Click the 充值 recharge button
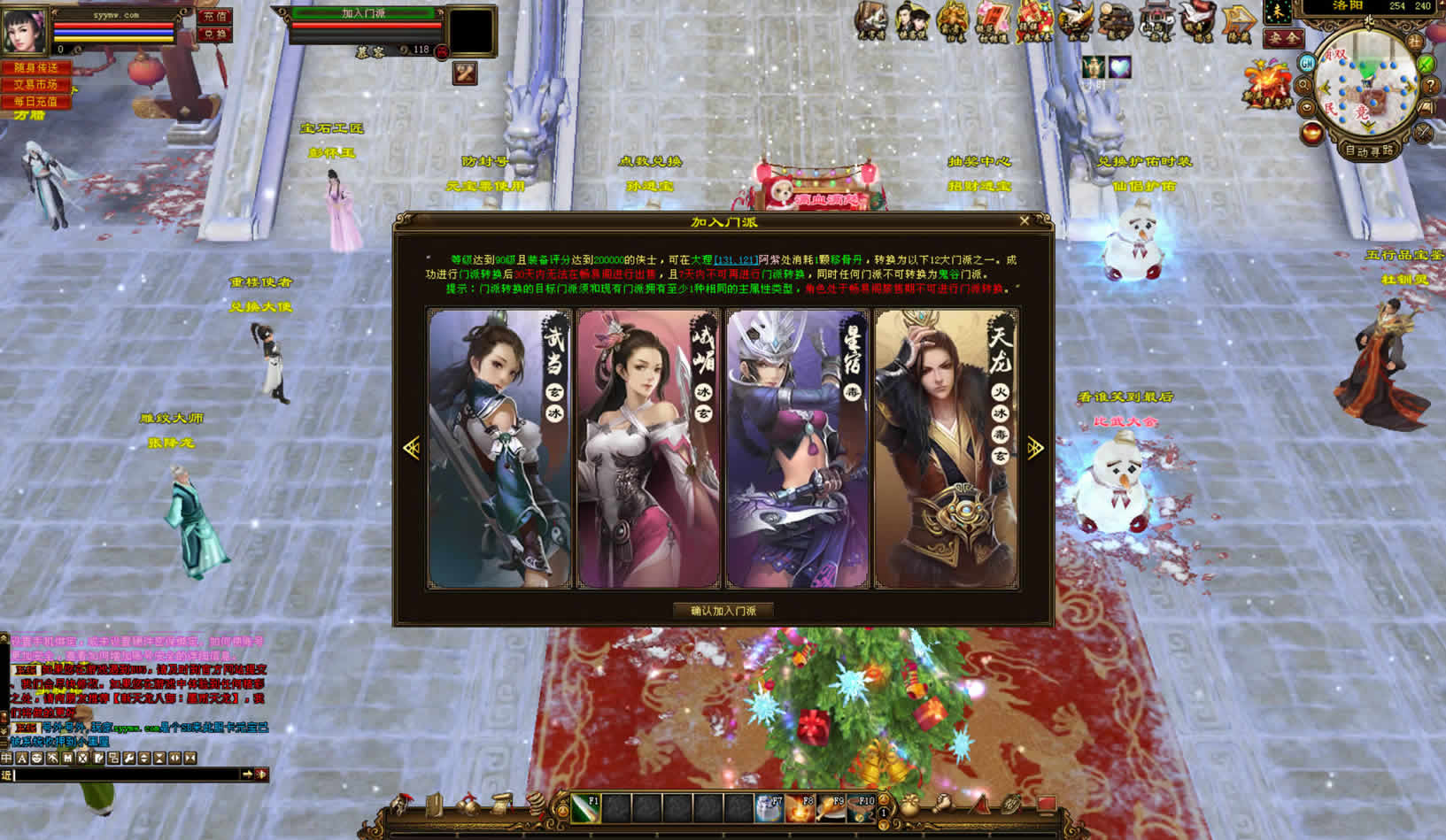The width and height of the screenshot is (1446, 840). (x=213, y=17)
